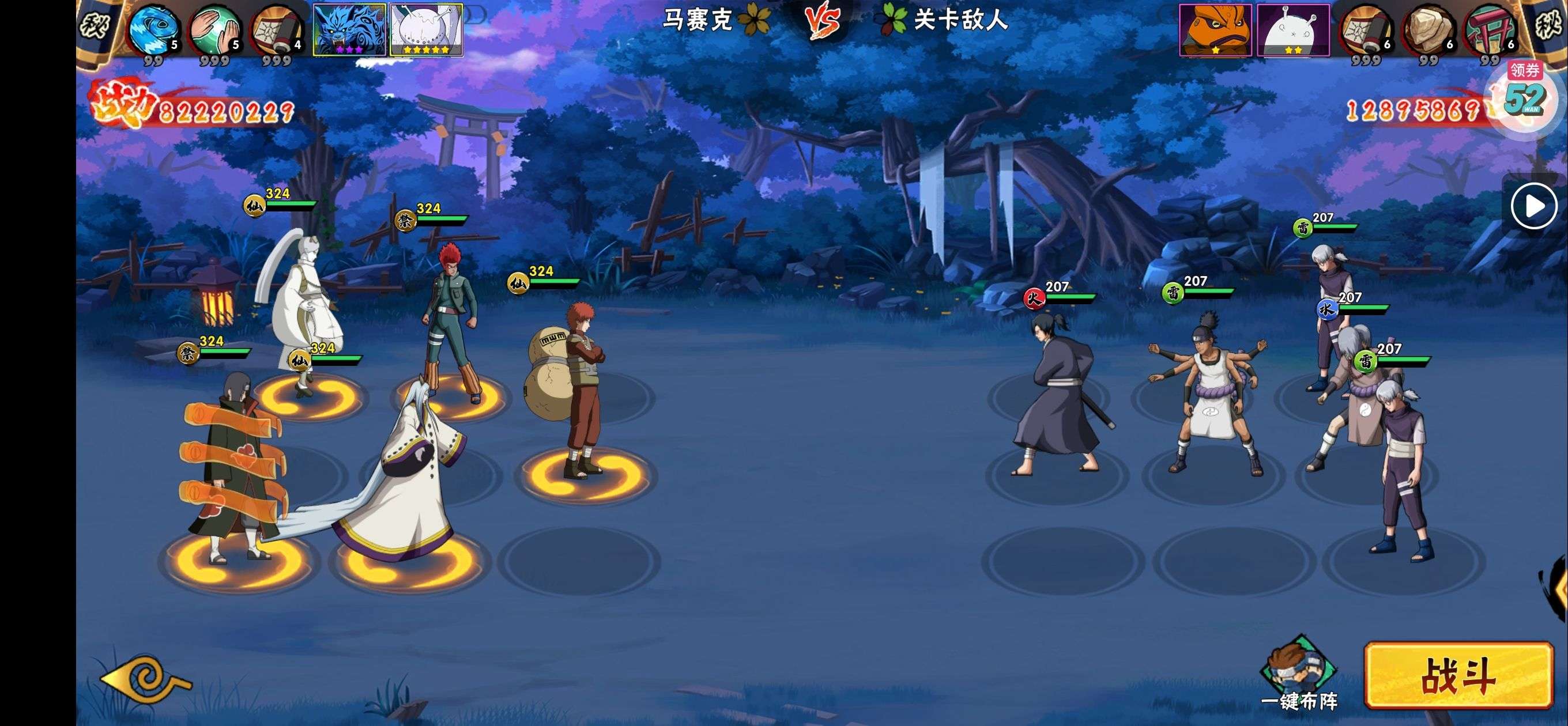Select the blue water vortex skill icon
This screenshot has height=726, width=1568.
[153, 29]
